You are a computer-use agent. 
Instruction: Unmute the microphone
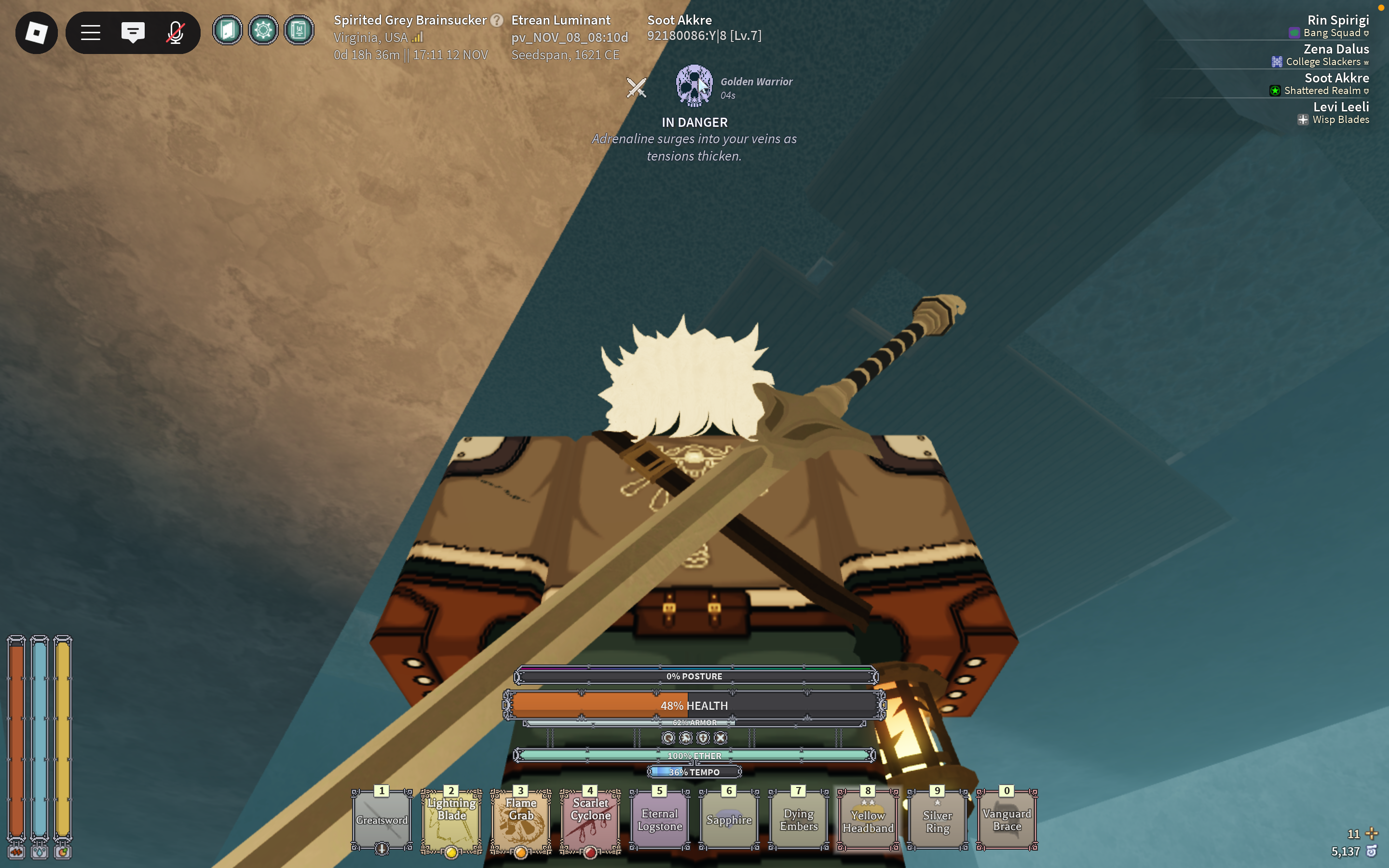175,33
